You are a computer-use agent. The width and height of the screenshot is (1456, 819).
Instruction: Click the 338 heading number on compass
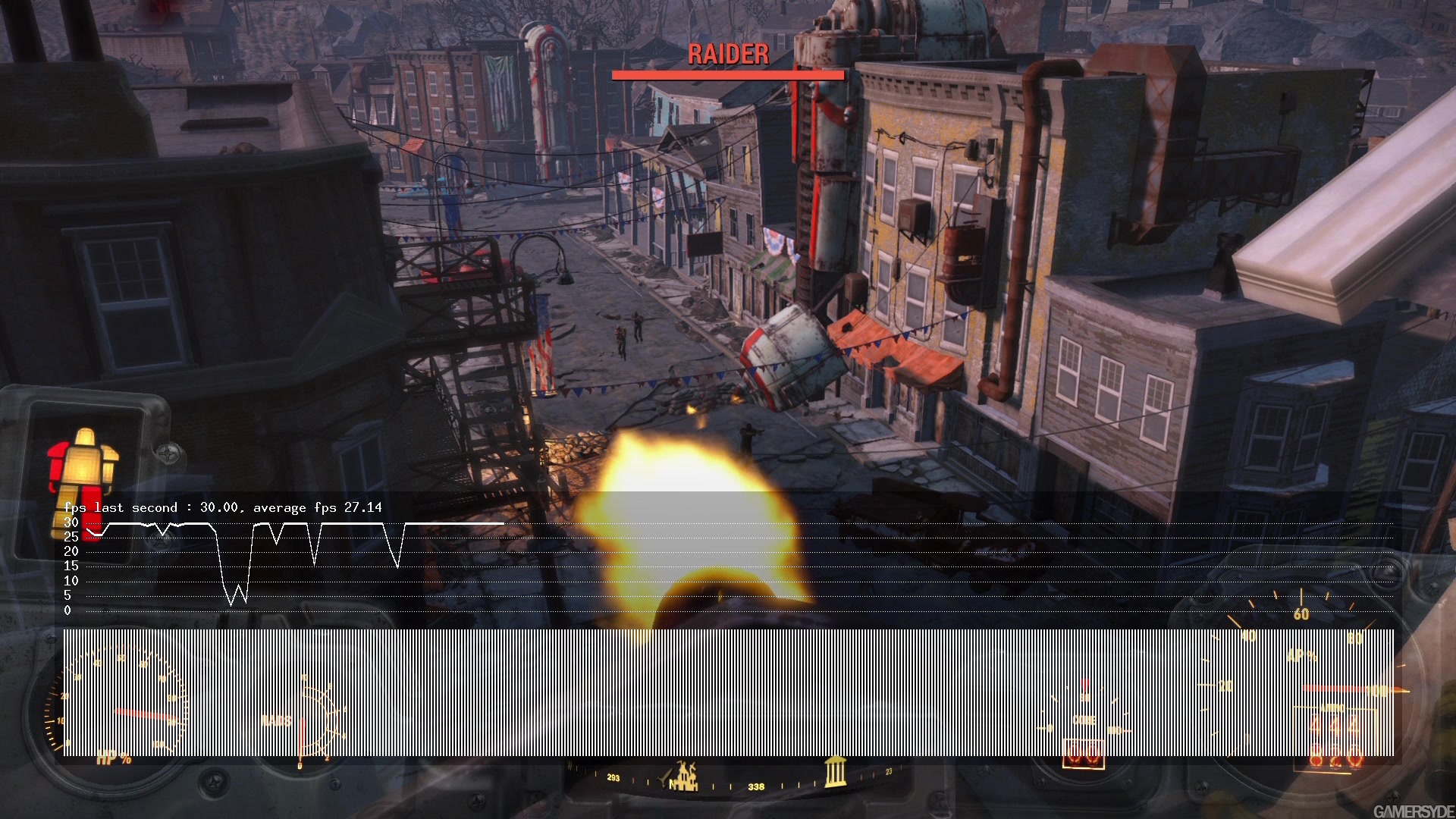coord(756,786)
